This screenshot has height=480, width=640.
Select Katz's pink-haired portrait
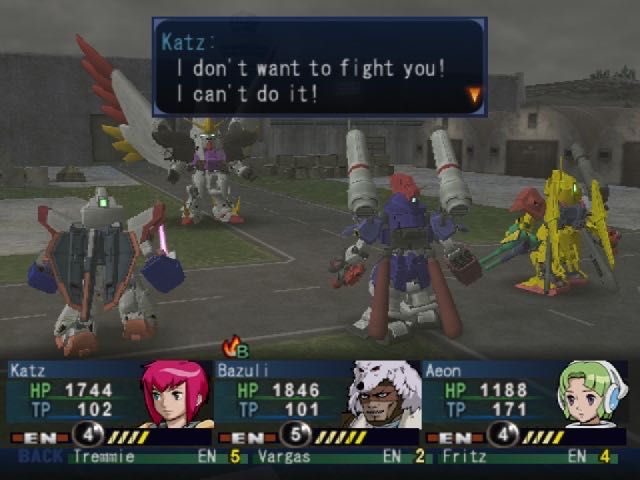click(176, 394)
